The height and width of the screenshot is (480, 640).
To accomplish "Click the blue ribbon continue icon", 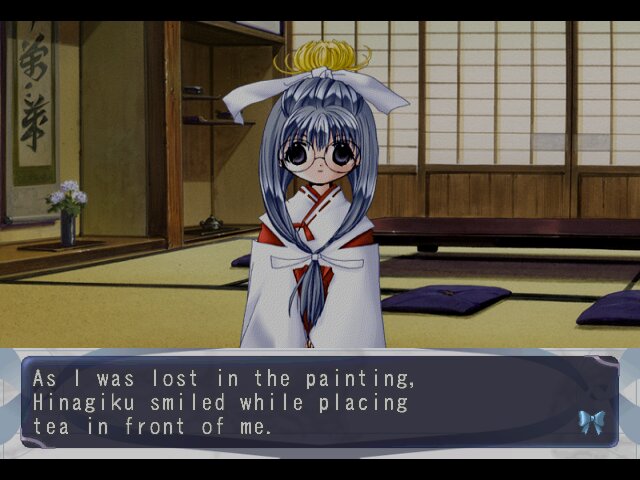I will tap(591, 421).
